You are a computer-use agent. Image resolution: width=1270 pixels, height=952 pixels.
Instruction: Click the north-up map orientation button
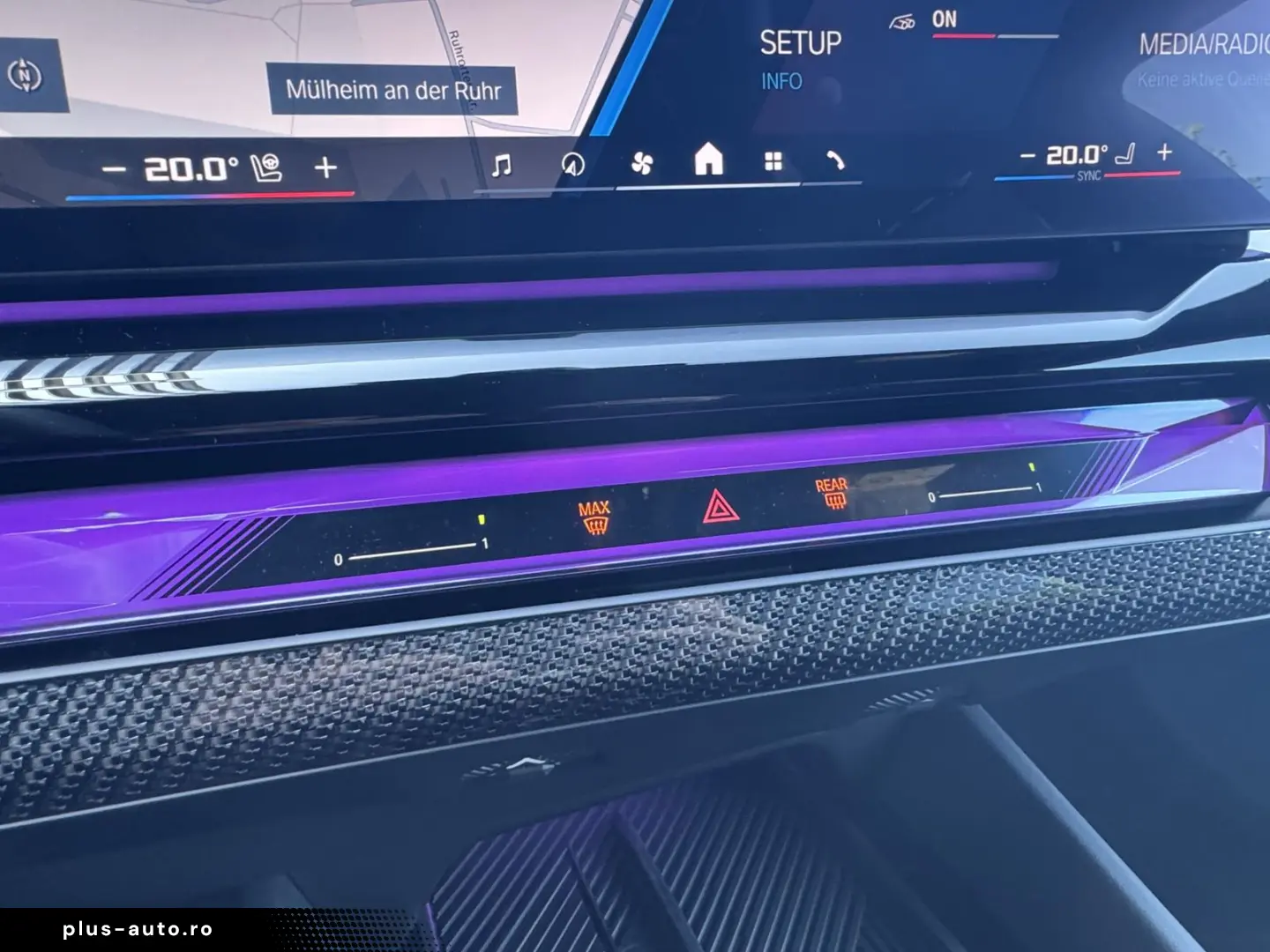coord(25,76)
